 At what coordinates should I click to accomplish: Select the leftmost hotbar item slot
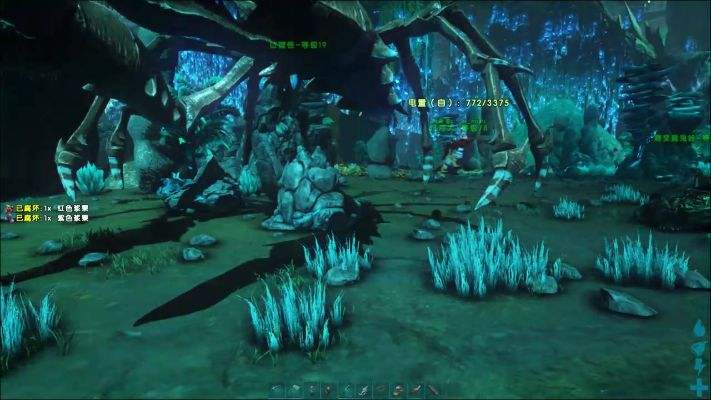(x=276, y=389)
